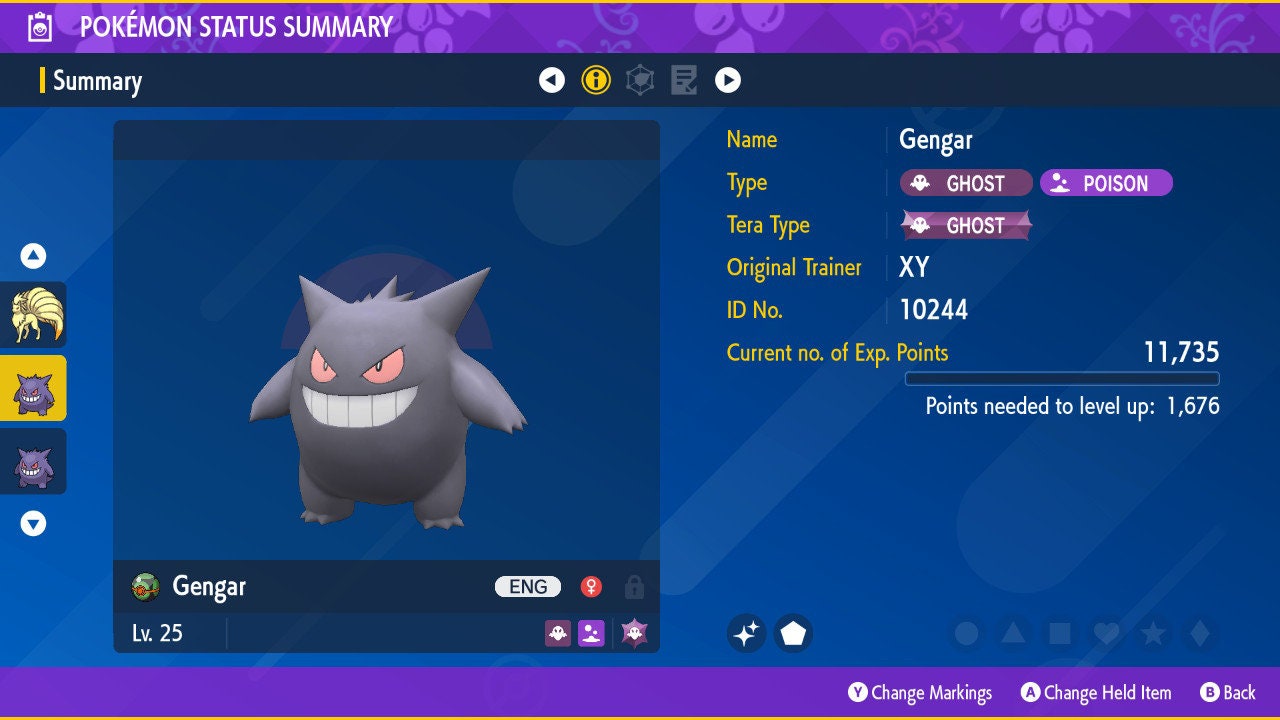Toggle the star marking
Viewport: 1280px width, 720px height.
tap(1152, 633)
